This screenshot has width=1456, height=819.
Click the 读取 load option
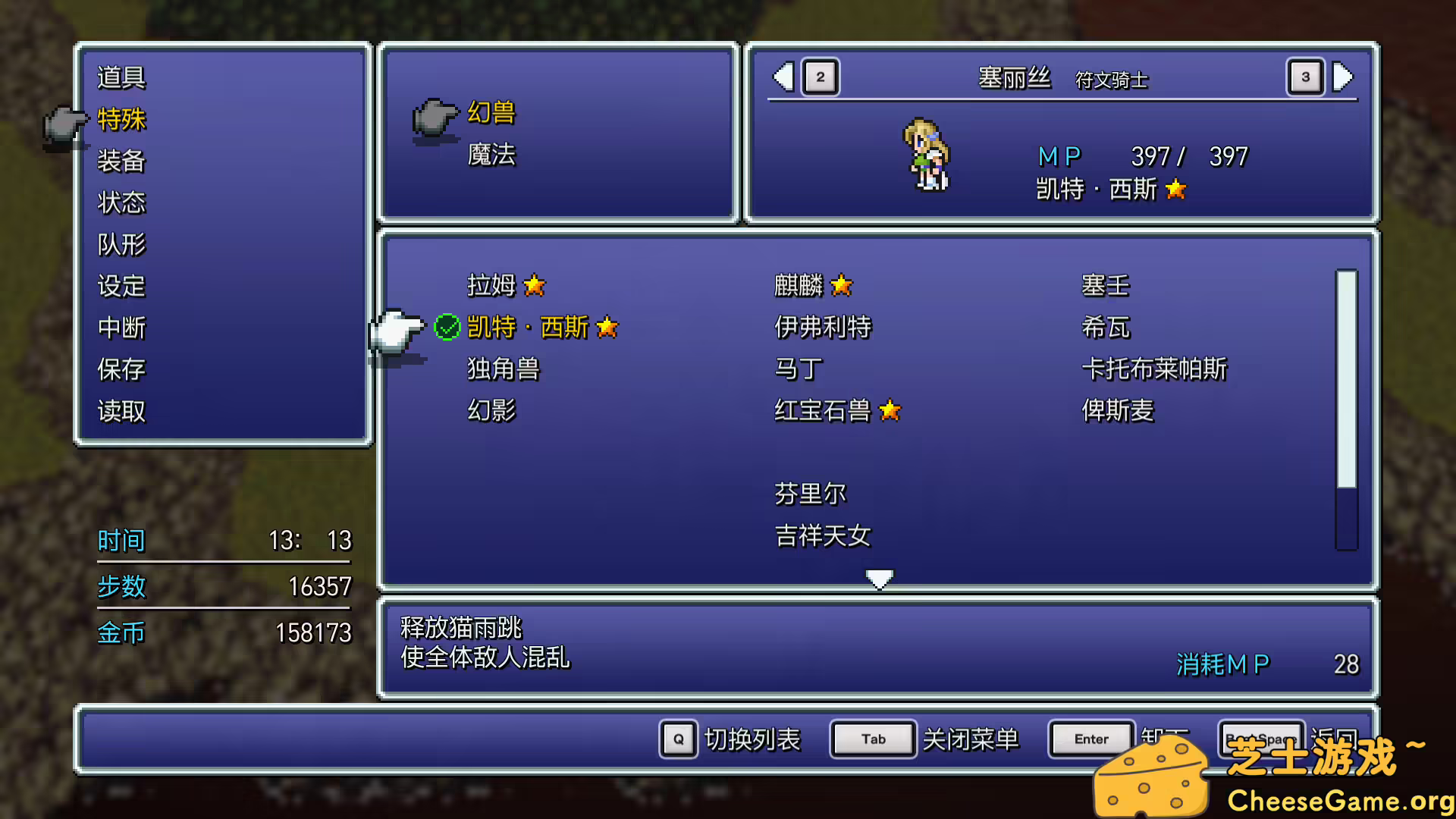pyautogui.click(x=121, y=411)
